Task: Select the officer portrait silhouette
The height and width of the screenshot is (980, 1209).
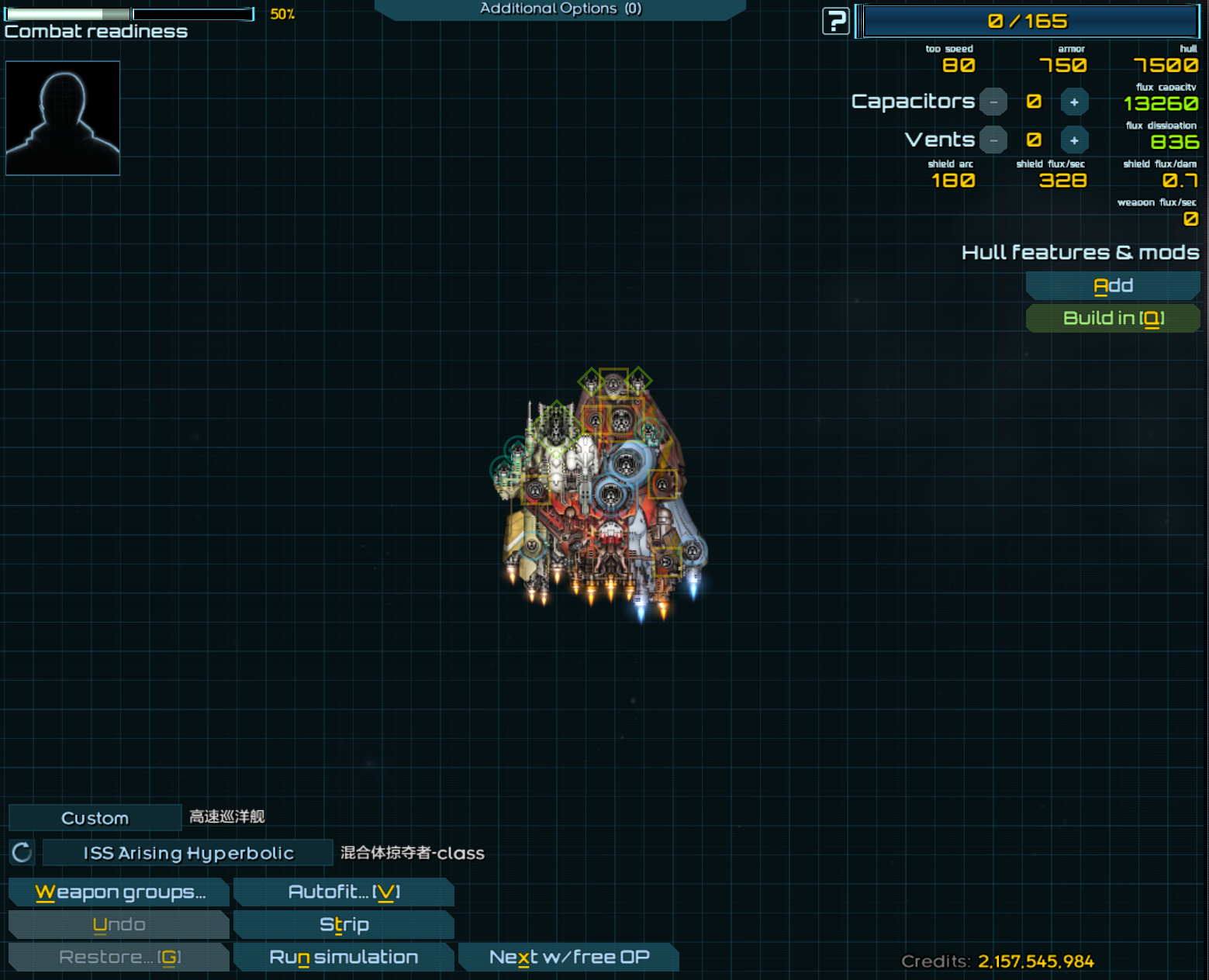Action: pos(63,118)
